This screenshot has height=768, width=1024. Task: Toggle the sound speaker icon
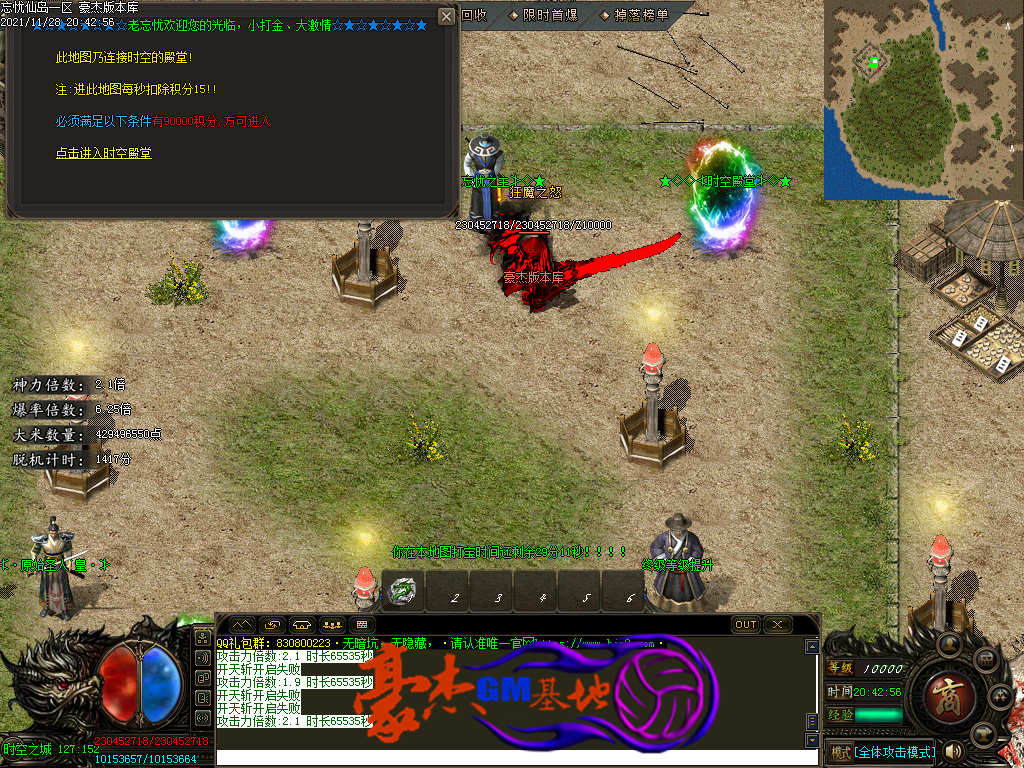(x=953, y=751)
